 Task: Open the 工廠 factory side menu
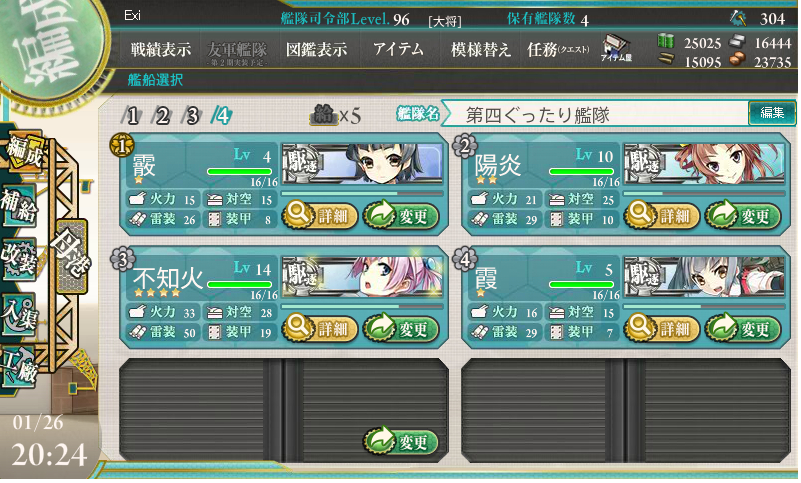coord(18,366)
